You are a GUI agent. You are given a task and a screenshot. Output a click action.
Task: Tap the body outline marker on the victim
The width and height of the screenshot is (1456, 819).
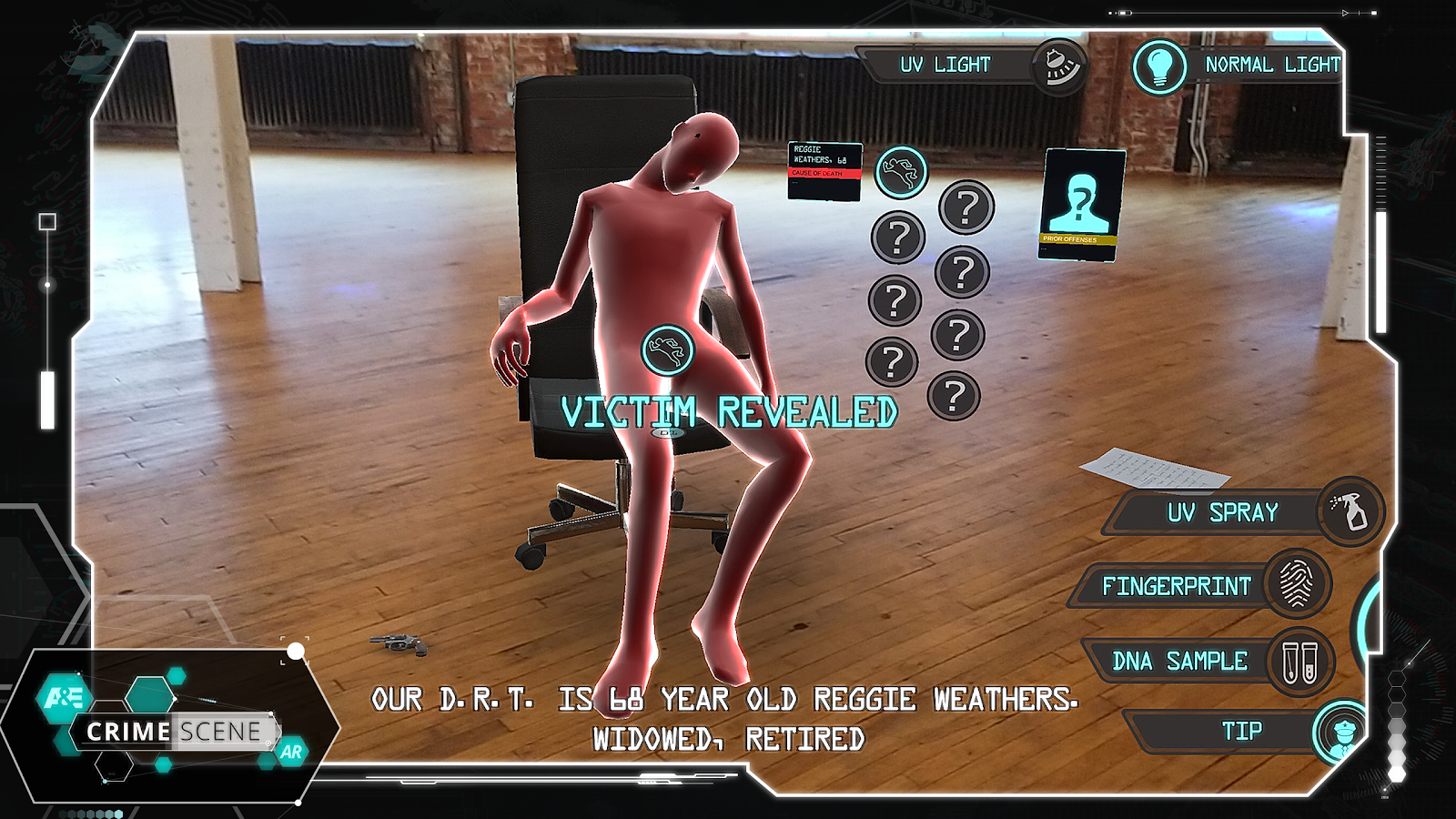tap(667, 350)
